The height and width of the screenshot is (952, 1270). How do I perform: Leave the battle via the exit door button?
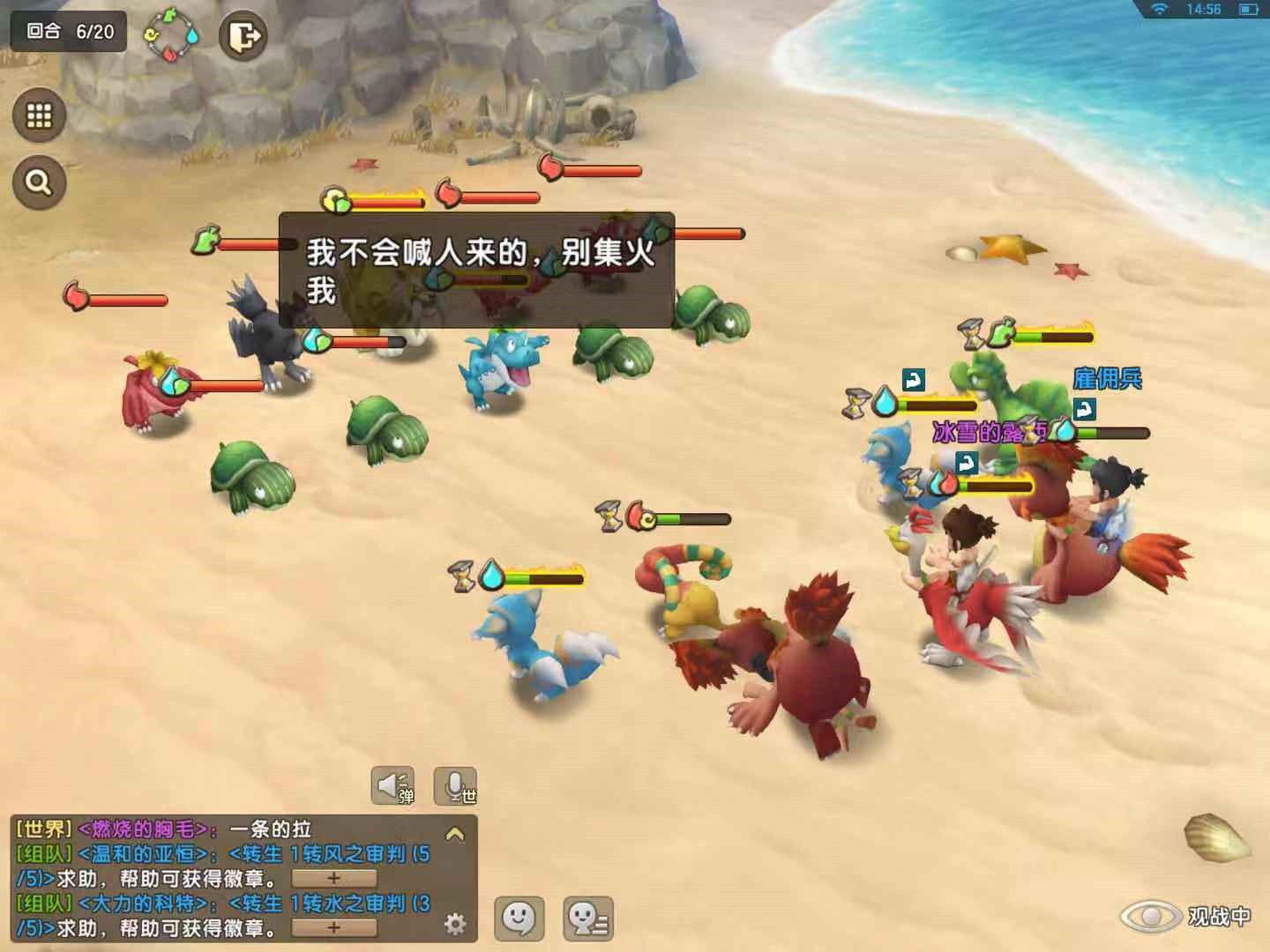coord(243,36)
